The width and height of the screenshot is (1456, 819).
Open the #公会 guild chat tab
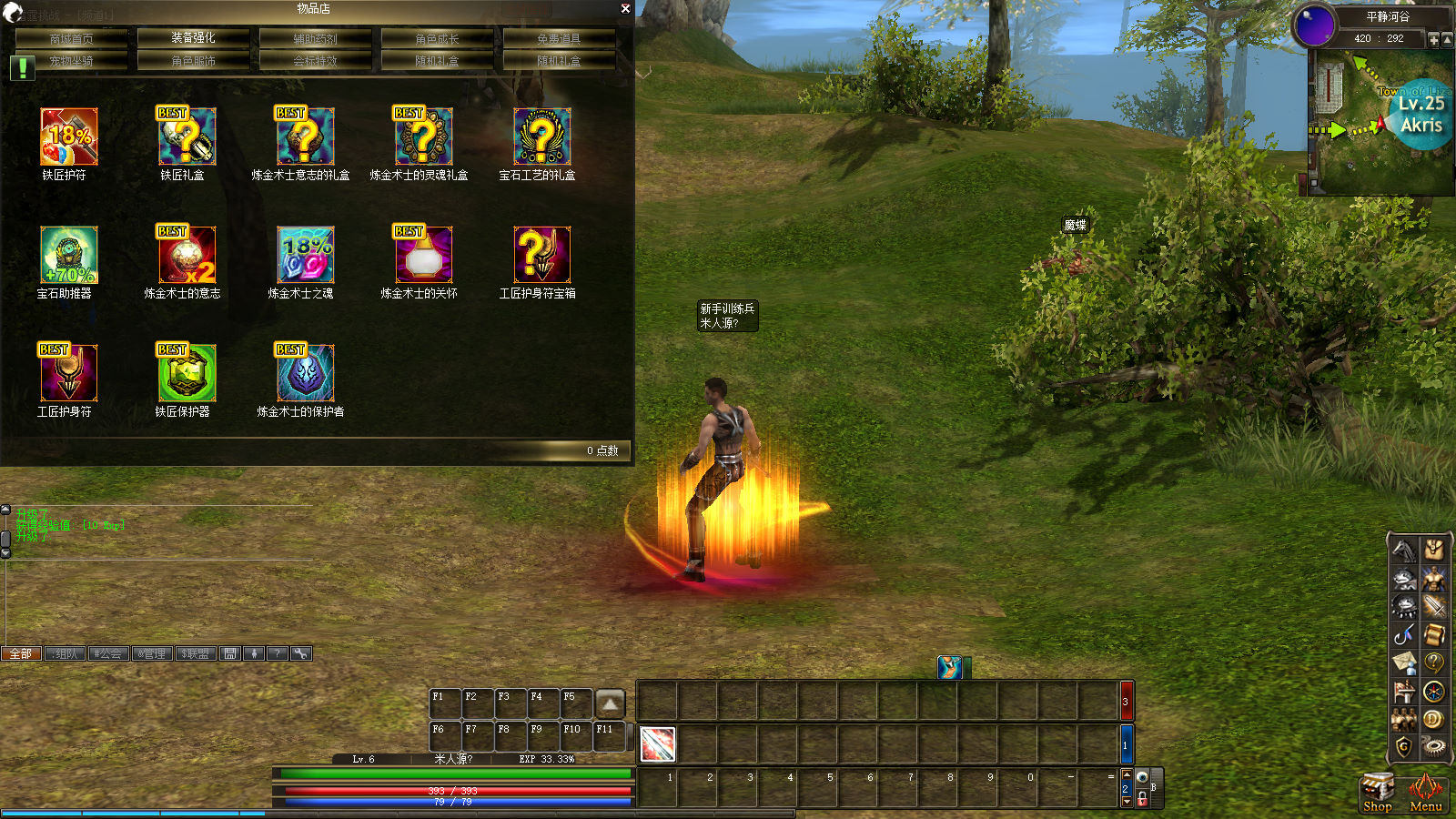point(107,653)
